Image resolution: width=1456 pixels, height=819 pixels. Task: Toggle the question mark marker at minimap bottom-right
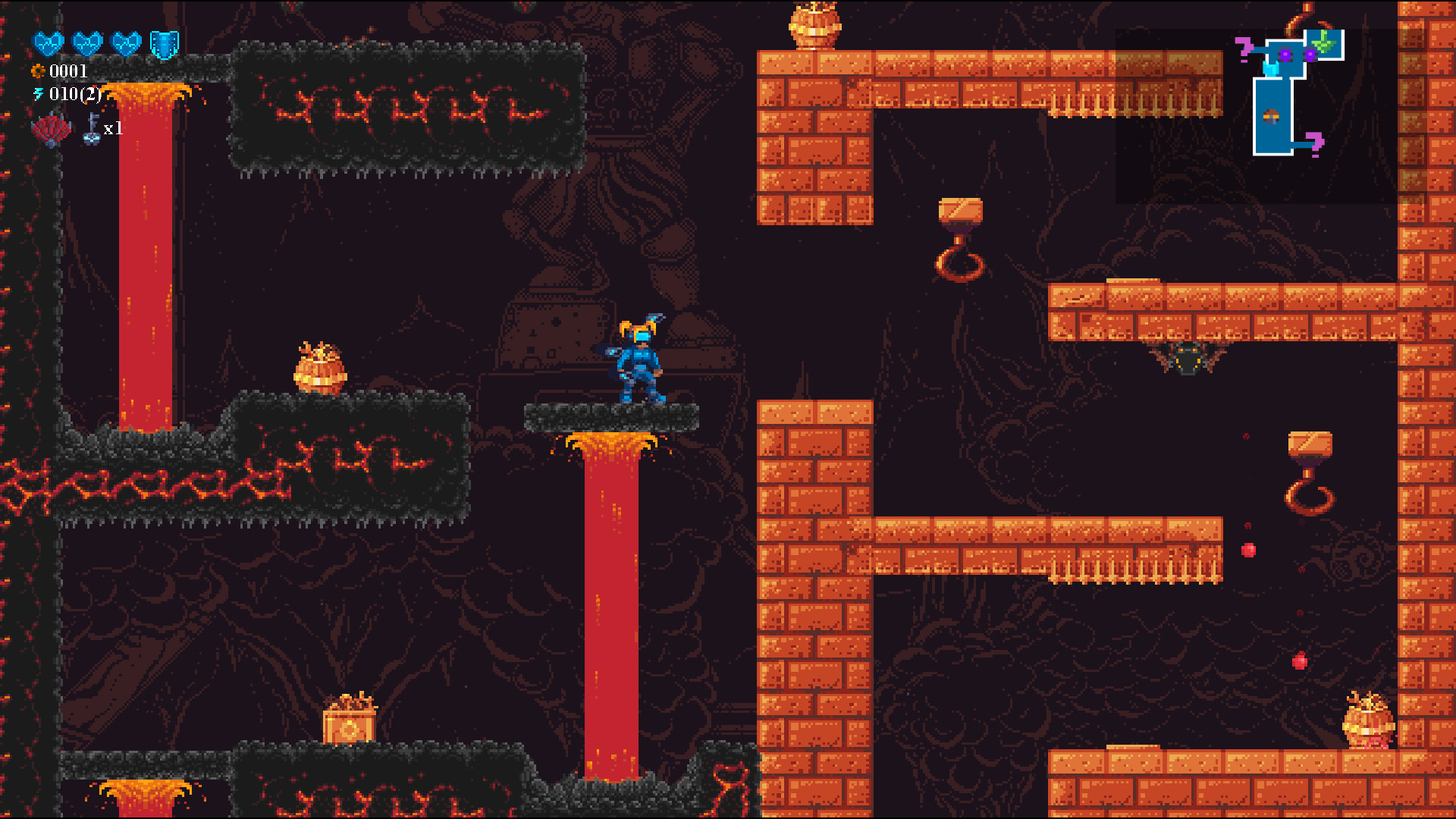(x=1315, y=143)
